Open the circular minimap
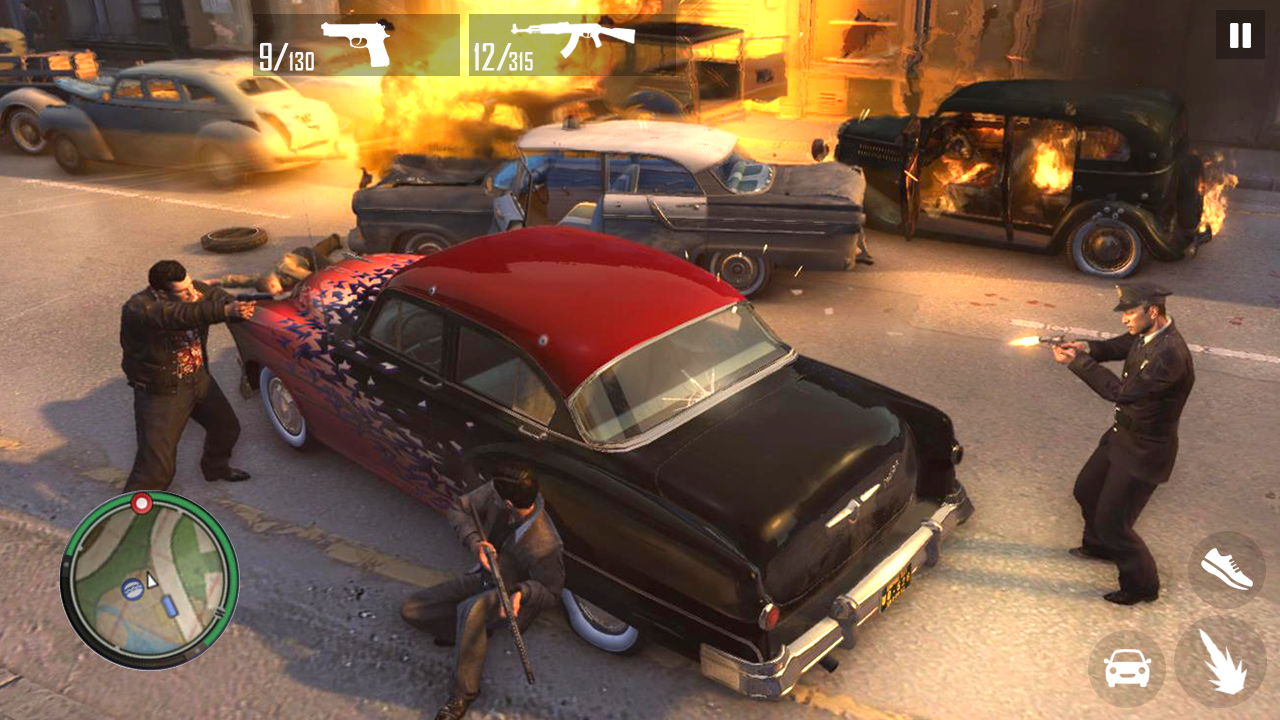The width and height of the screenshot is (1280, 720). pyautogui.click(x=150, y=580)
